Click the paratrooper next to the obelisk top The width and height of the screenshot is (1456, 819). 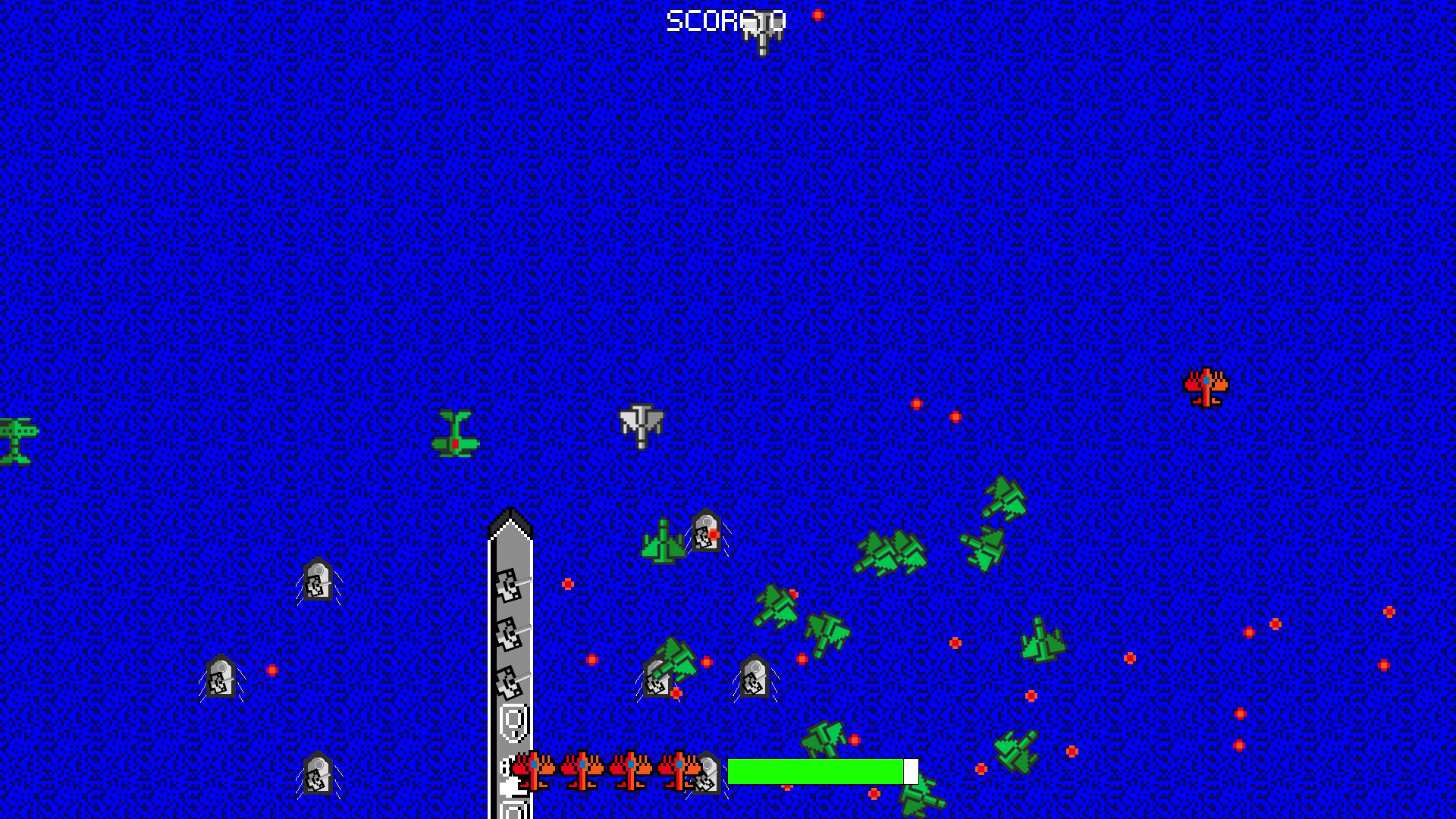[x=706, y=531]
